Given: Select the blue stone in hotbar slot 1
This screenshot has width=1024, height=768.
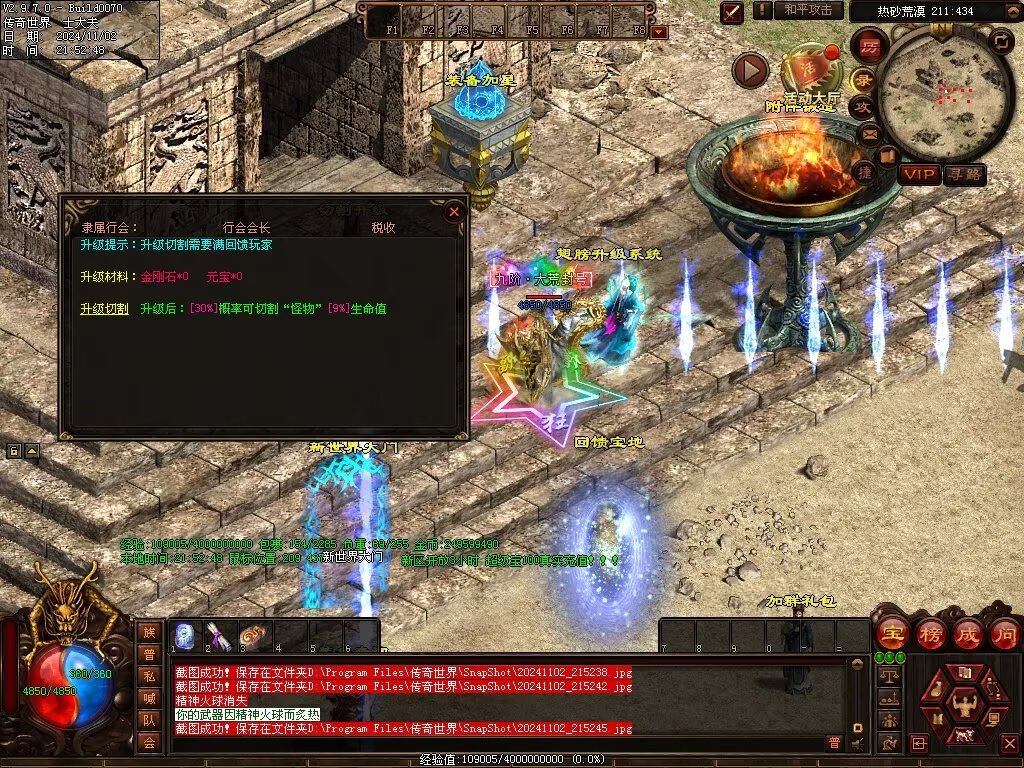Looking at the screenshot, I should pyautogui.click(x=185, y=635).
